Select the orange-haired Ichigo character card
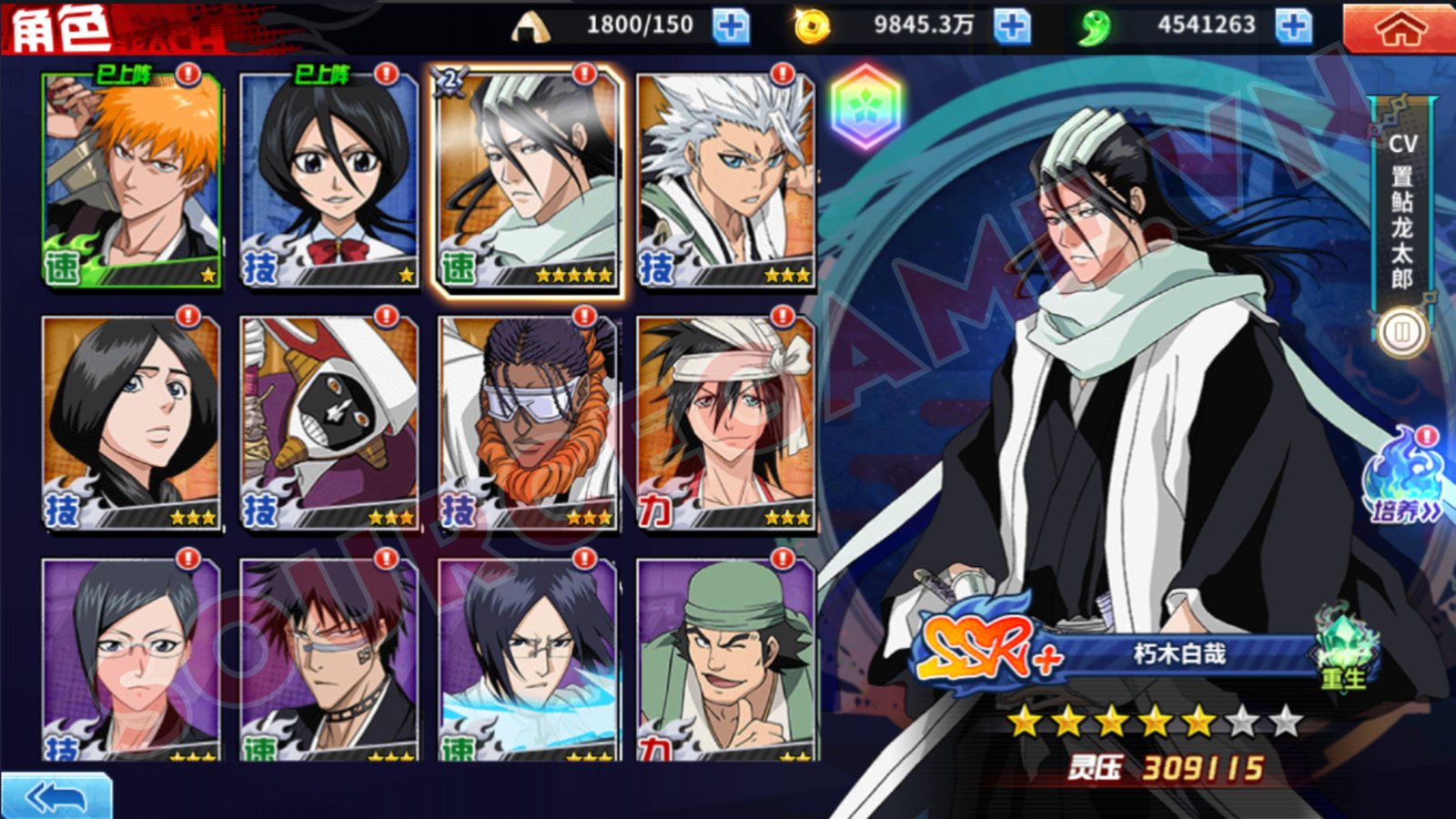1456x819 pixels. click(x=132, y=179)
